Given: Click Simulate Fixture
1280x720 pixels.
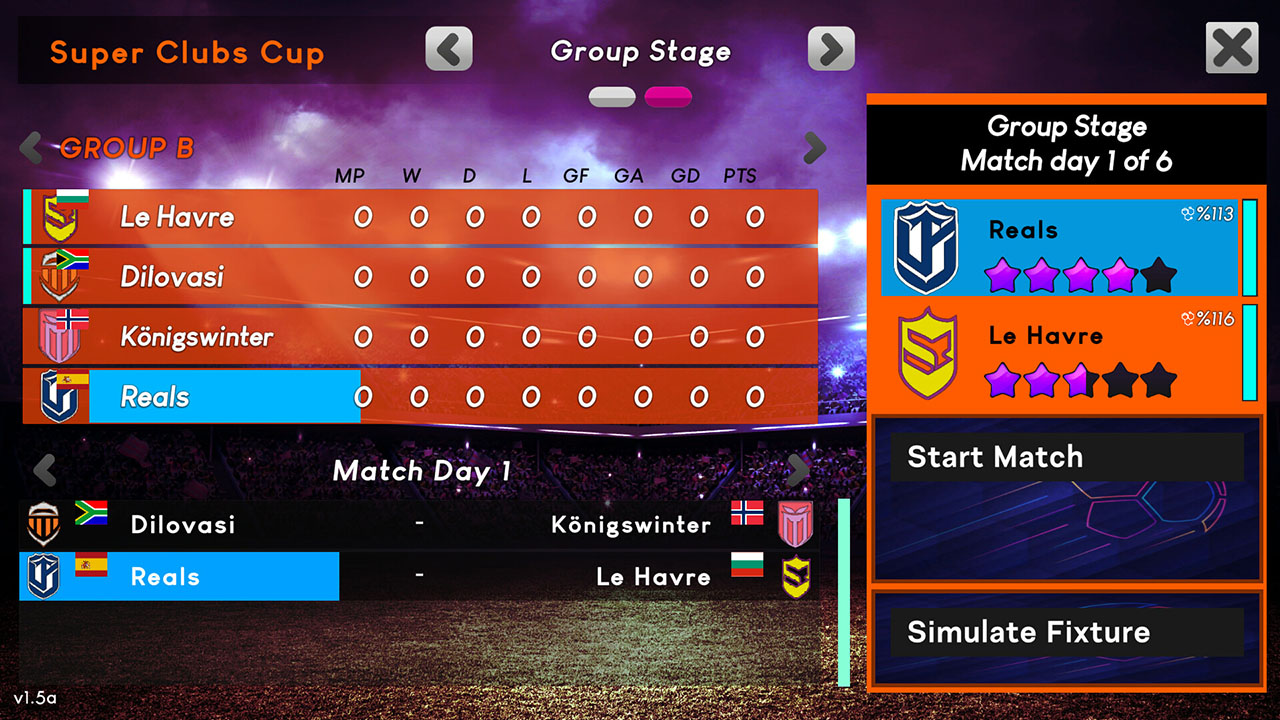Looking at the screenshot, I should click(x=1066, y=632).
